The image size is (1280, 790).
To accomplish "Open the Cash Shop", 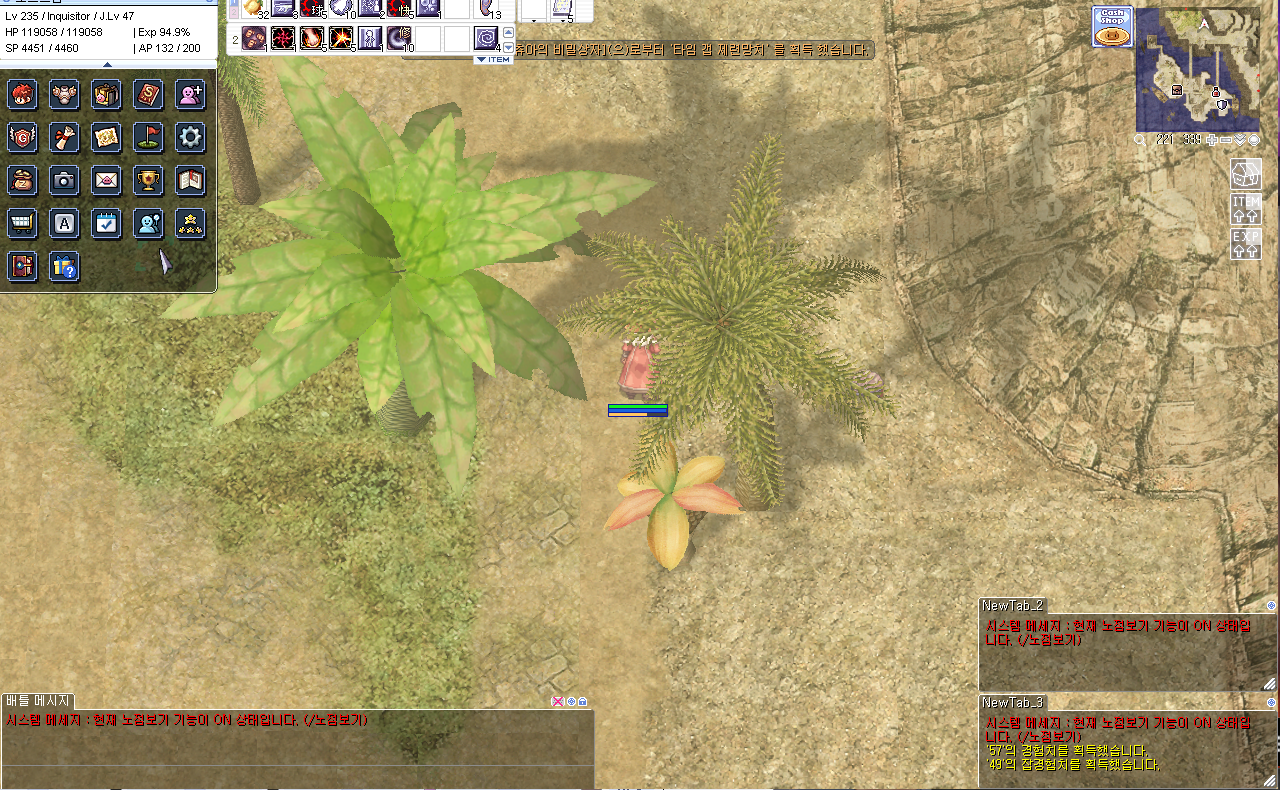I will (1111, 27).
